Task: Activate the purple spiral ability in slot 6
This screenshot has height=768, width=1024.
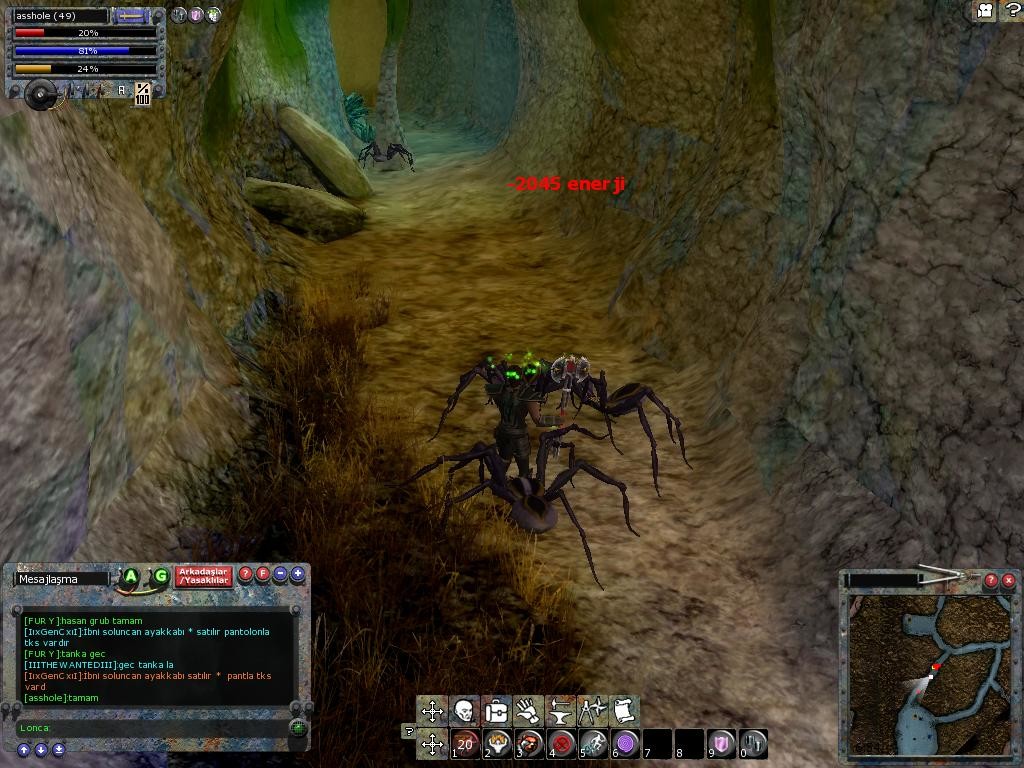Action: (x=626, y=744)
